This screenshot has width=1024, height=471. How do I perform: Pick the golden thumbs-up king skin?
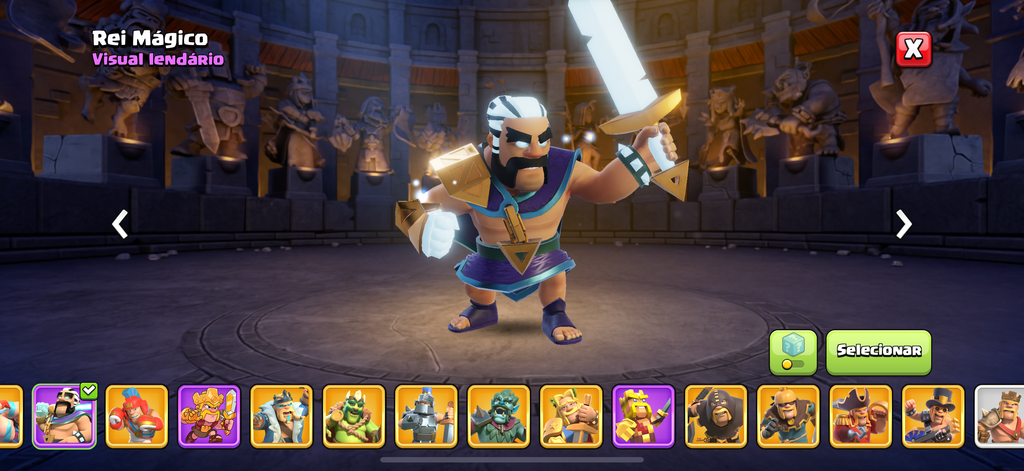571,415
